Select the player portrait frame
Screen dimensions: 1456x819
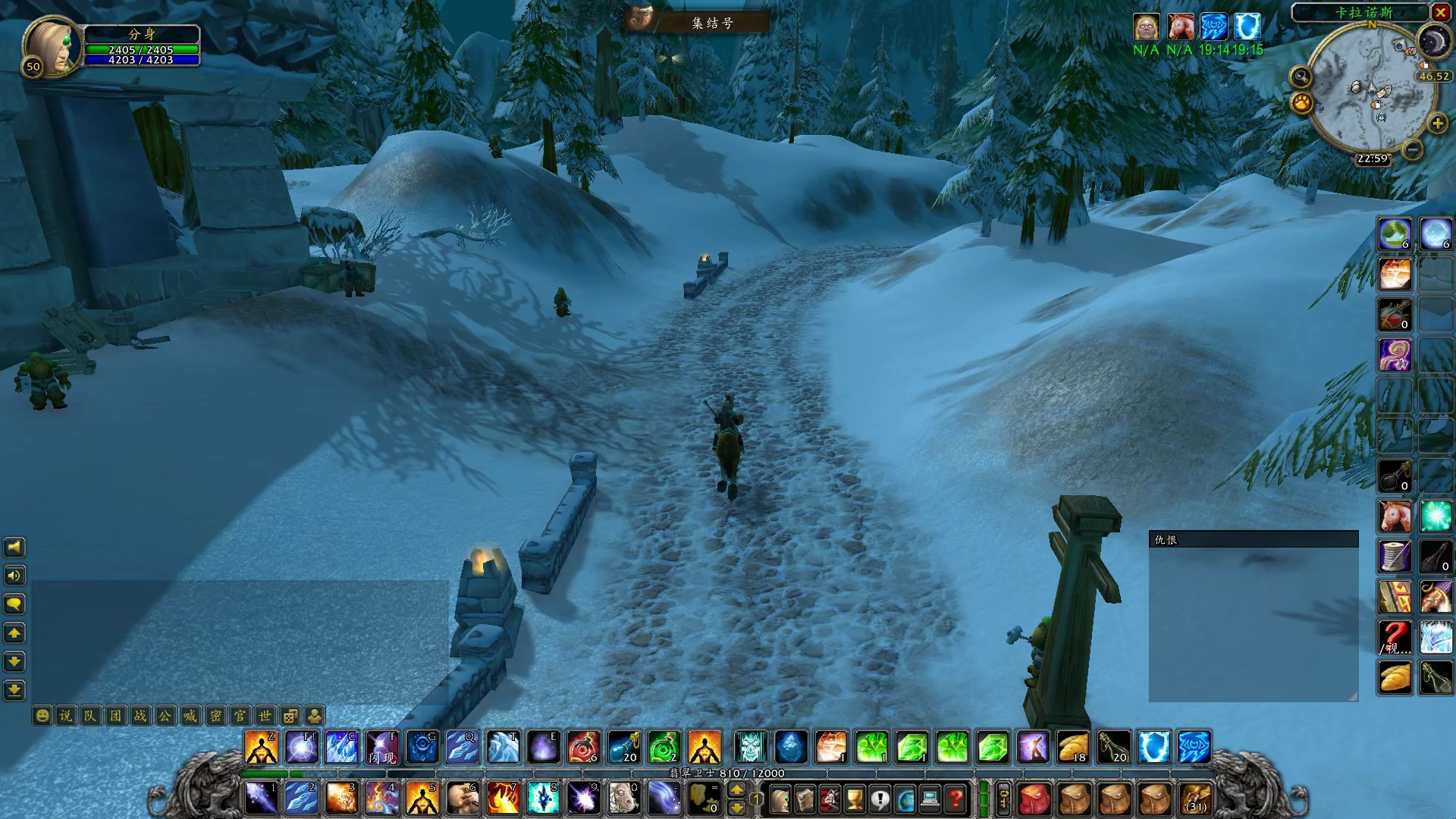point(51,45)
